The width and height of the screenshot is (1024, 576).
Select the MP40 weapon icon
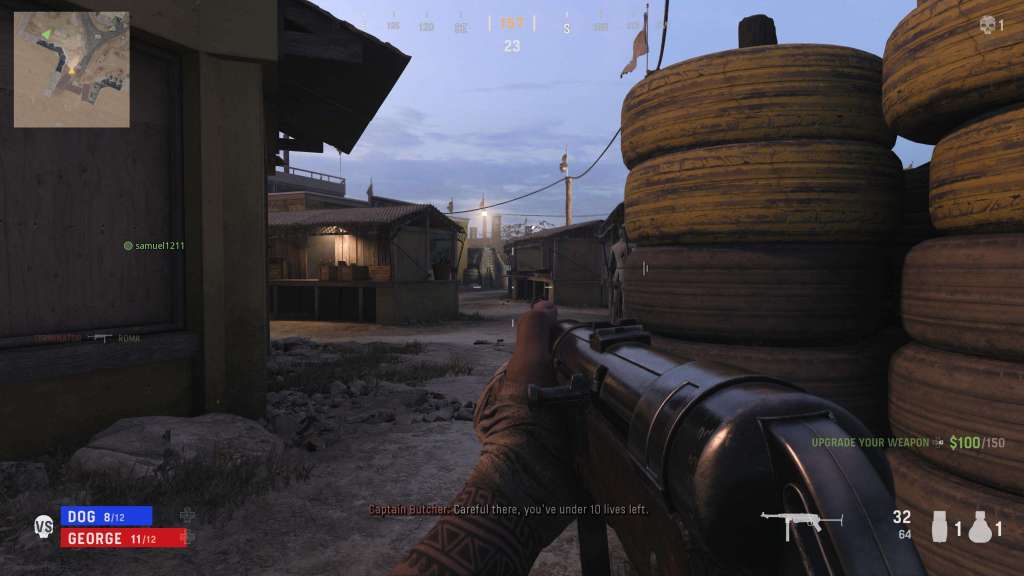(x=791, y=524)
